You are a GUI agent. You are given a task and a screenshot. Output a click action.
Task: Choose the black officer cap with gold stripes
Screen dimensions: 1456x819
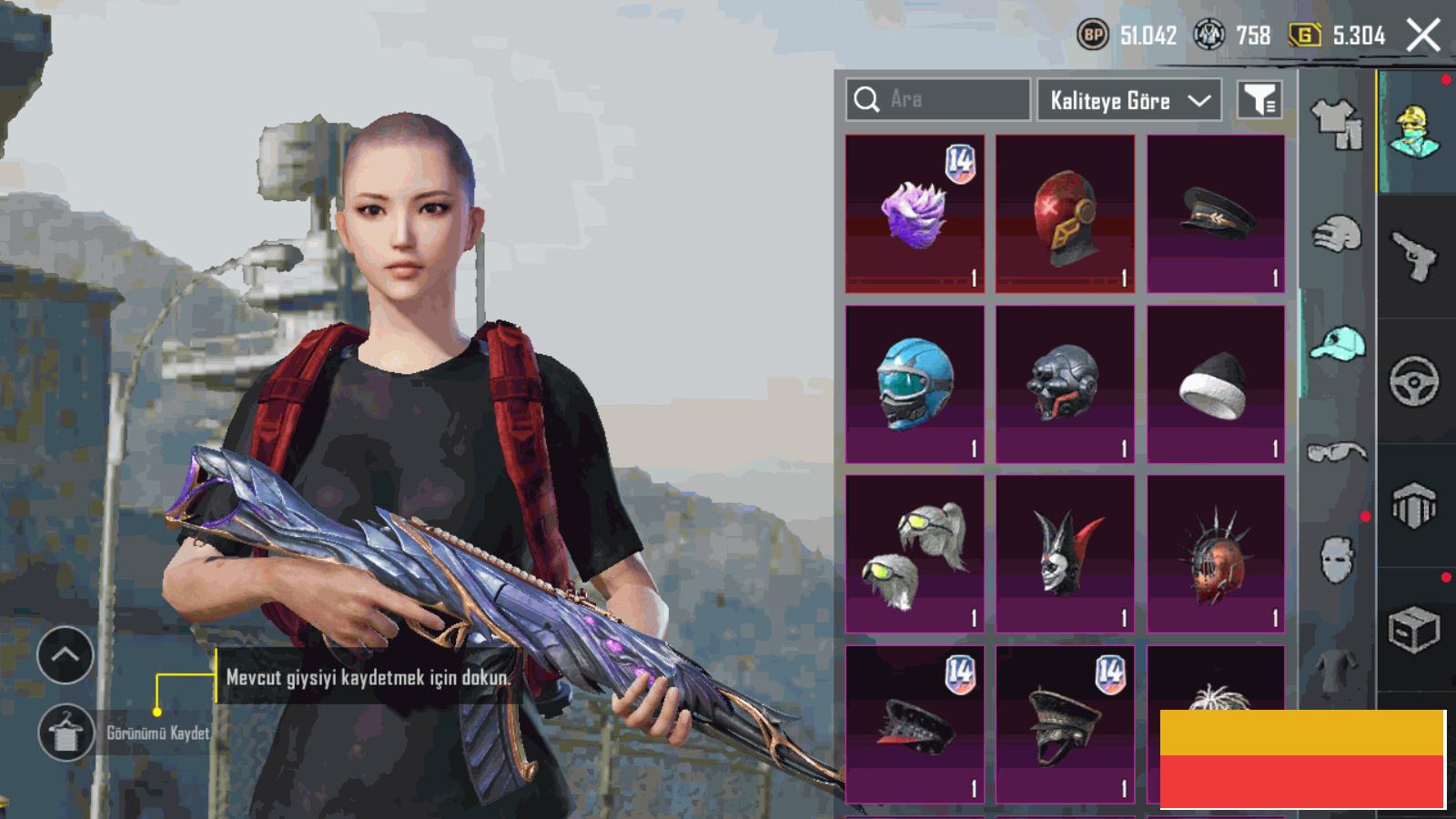point(1216,214)
